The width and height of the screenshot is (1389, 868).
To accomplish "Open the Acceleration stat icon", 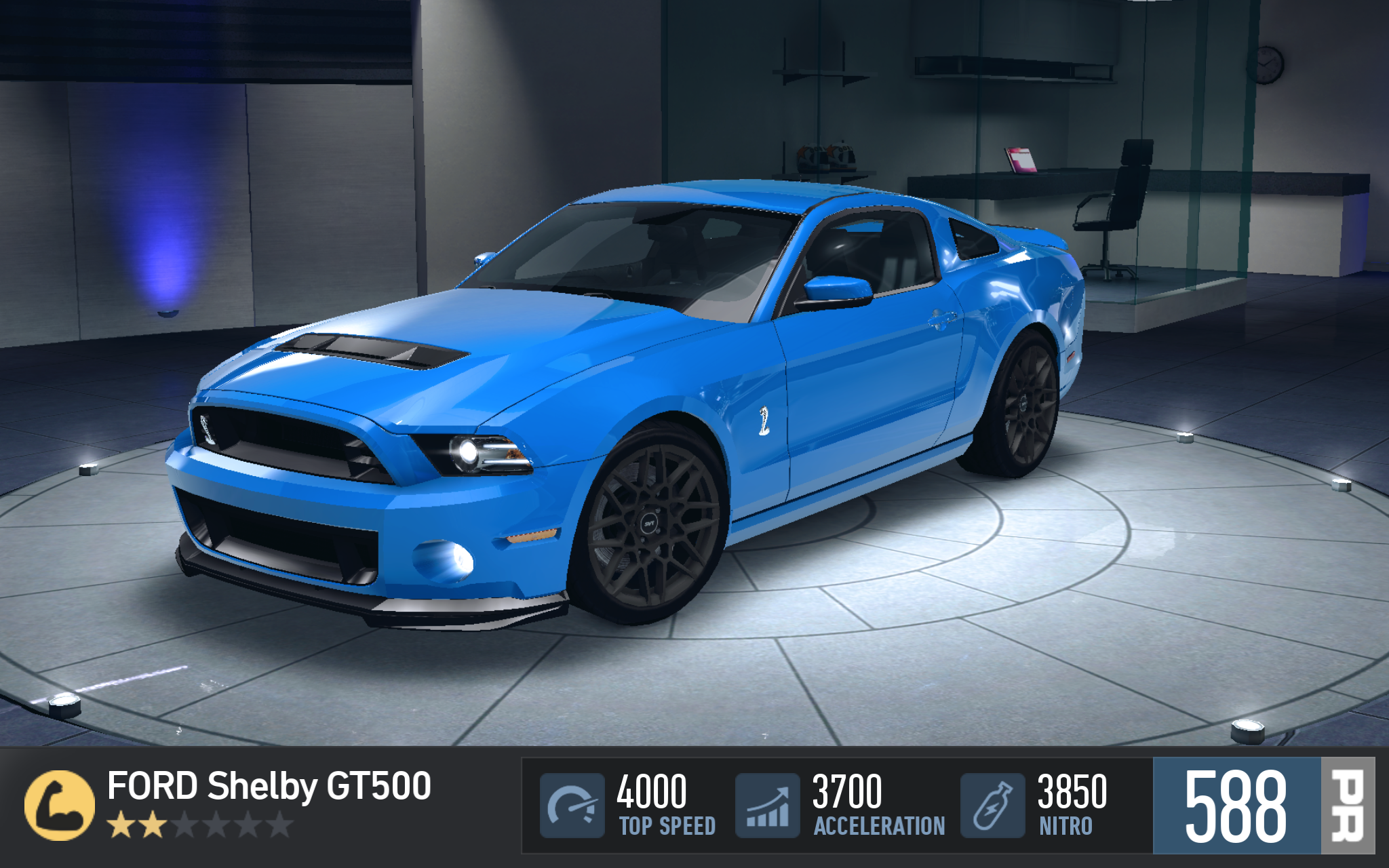I will (768, 805).
